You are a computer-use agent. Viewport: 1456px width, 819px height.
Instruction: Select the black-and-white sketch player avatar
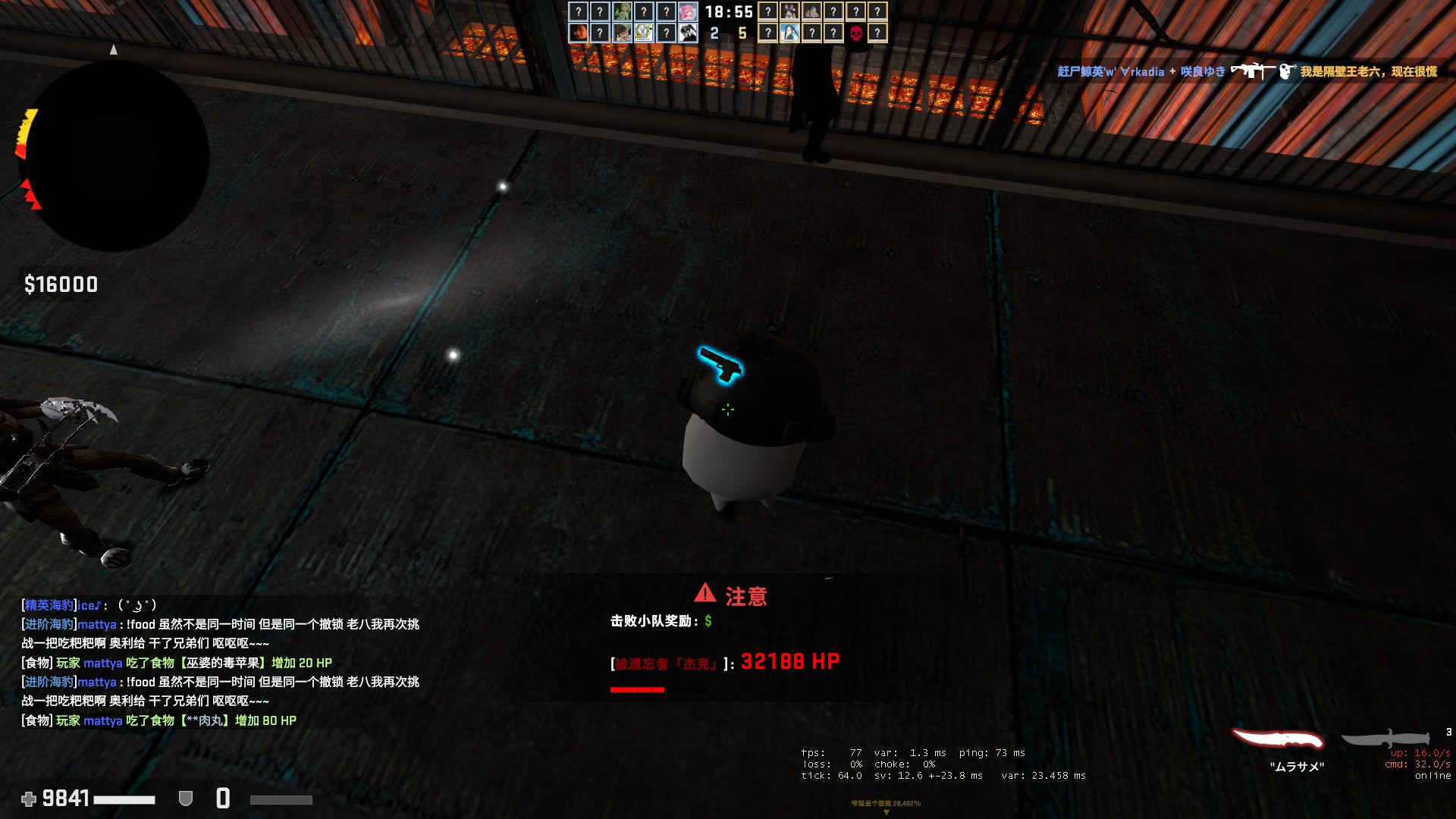coord(688,33)
